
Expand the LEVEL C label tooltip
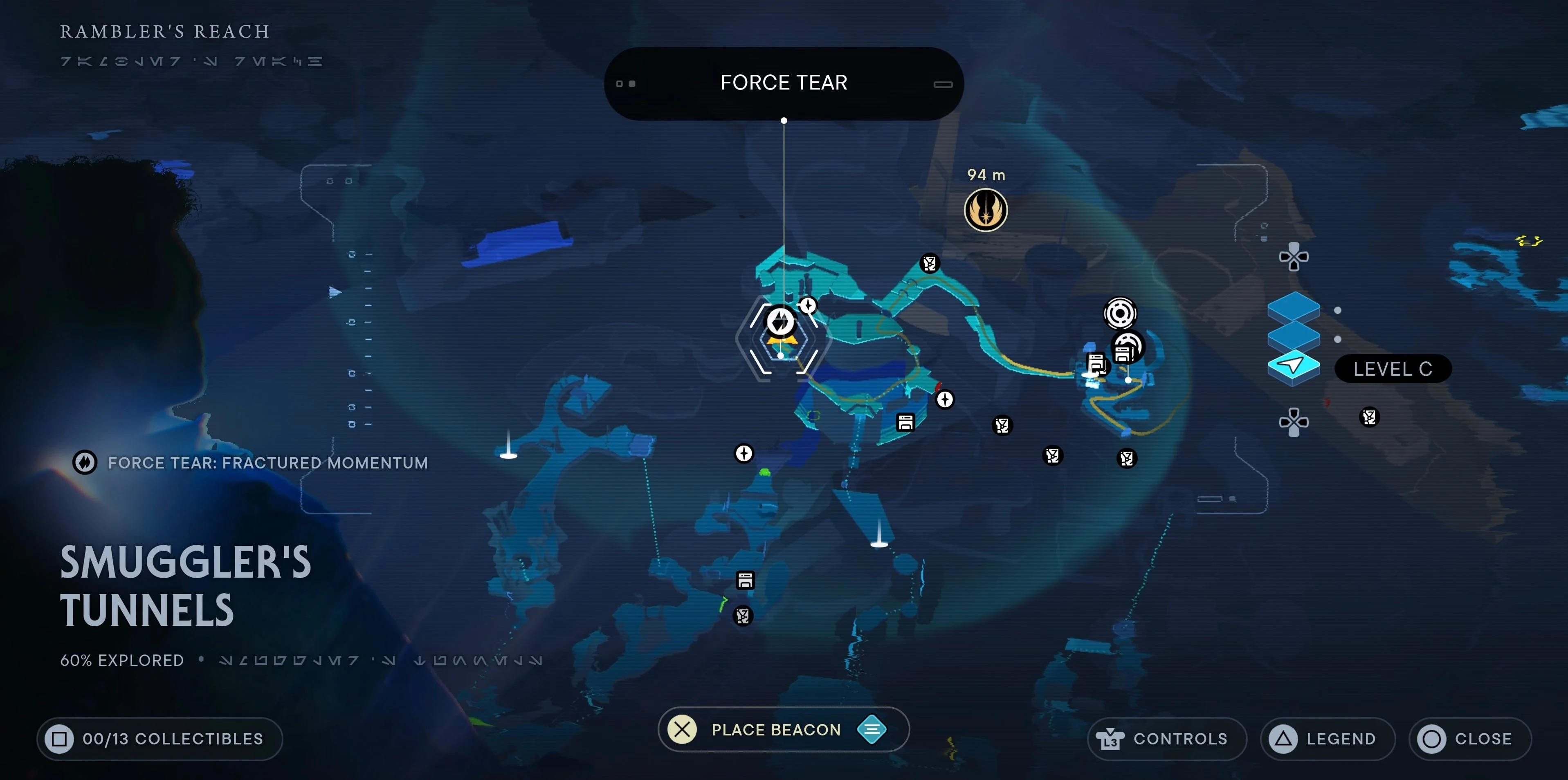(1393, 368)
